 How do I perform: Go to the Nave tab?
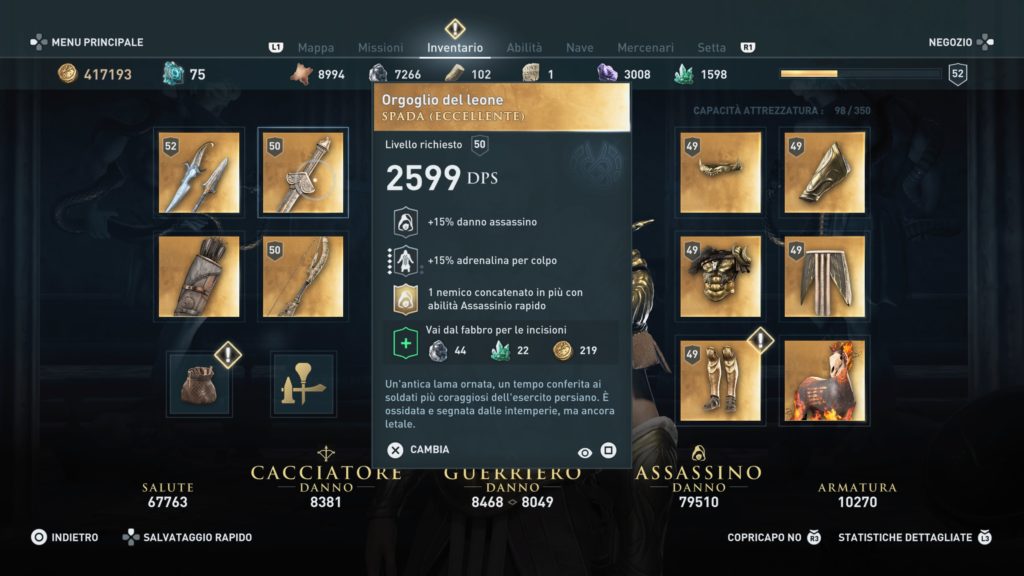[x=580, y=48]
